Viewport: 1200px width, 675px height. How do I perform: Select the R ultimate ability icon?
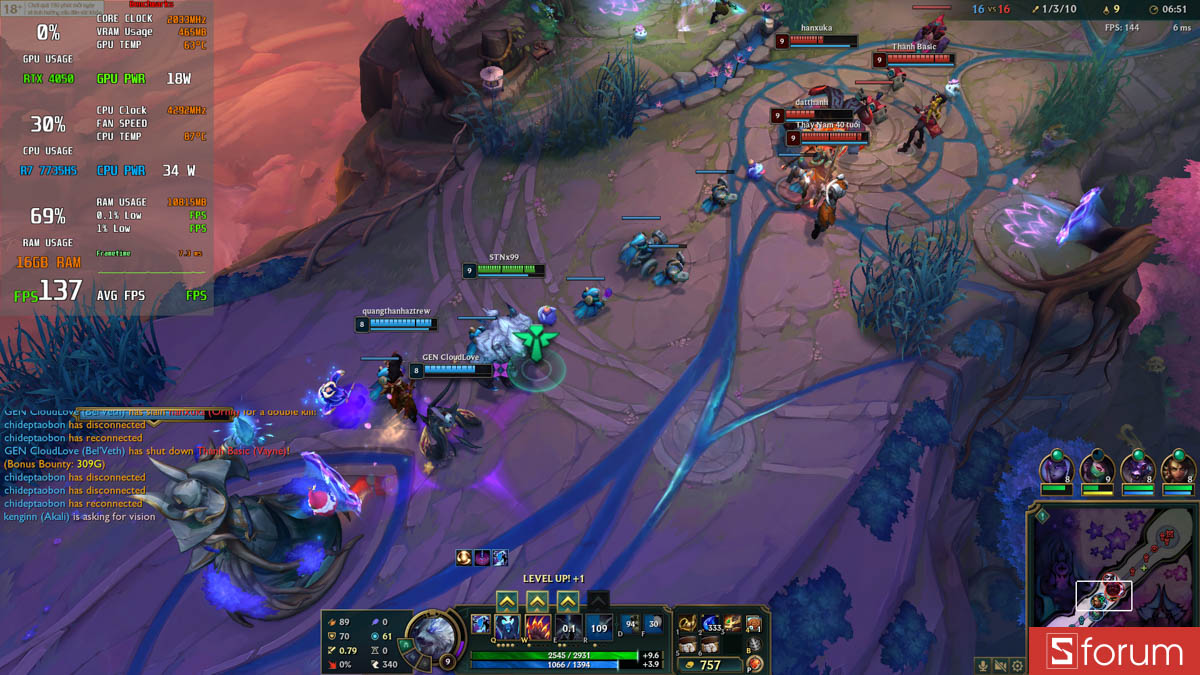599,628
